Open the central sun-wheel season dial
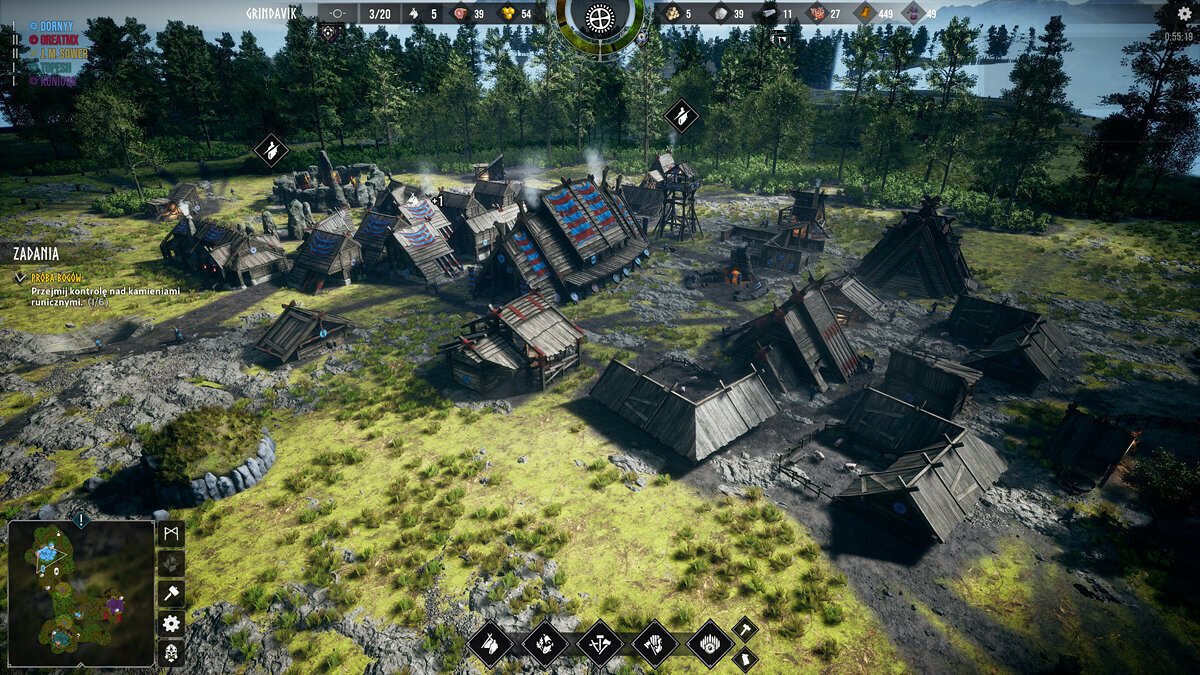Image resolution: width=1200 pixels, height=675 pixels. (600, 17)
